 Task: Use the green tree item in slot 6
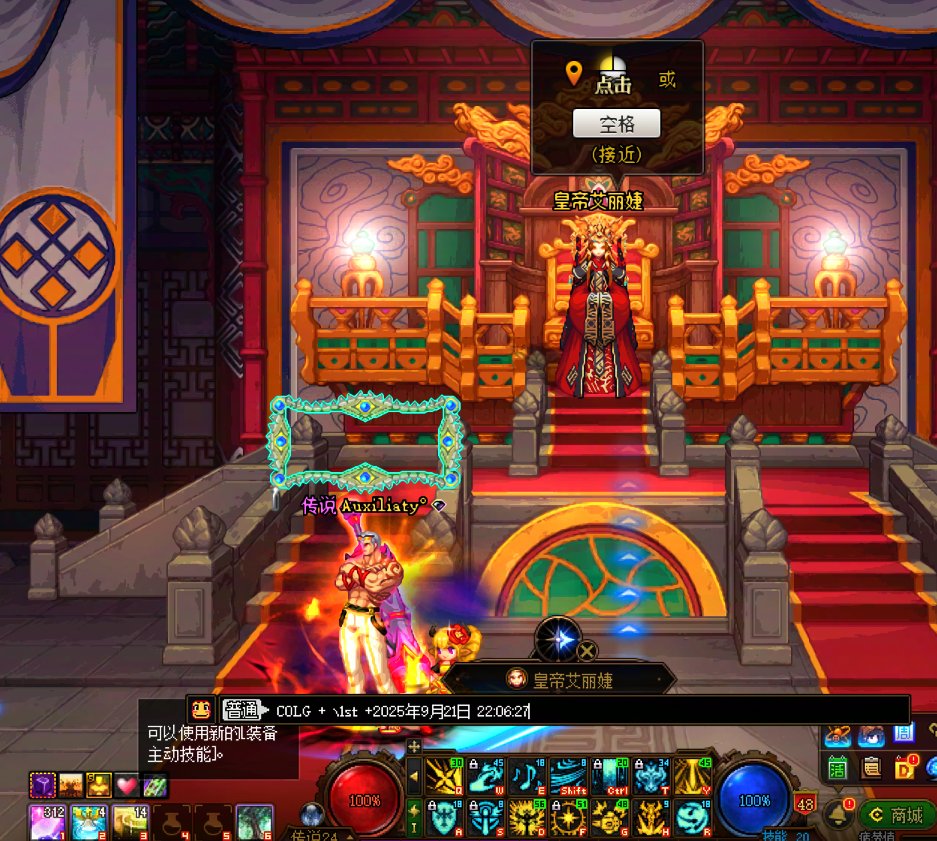[x=254, y=820]
